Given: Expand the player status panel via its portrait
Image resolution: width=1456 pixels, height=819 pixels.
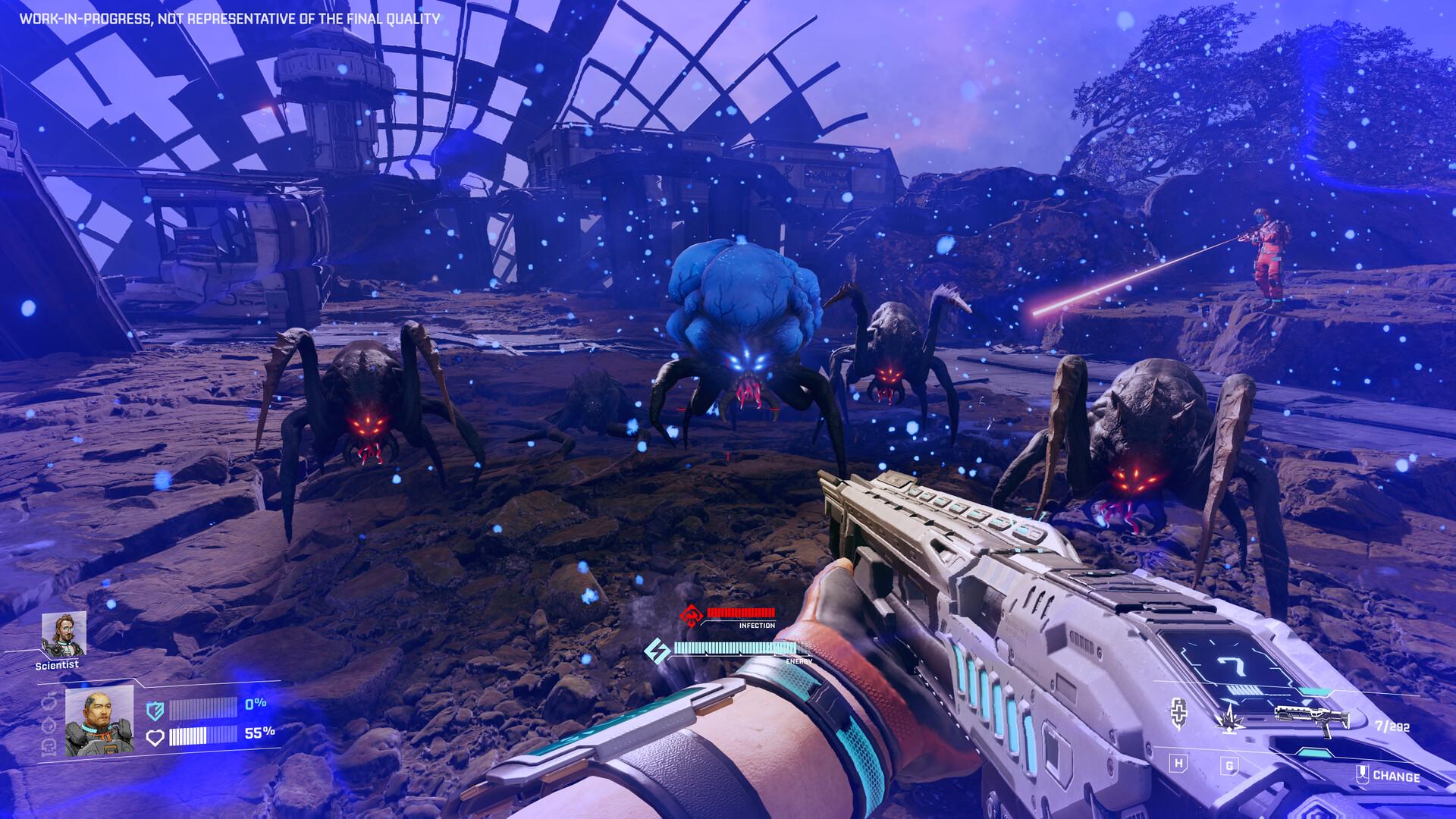Looking at the screenshot, I should point(99,720).
